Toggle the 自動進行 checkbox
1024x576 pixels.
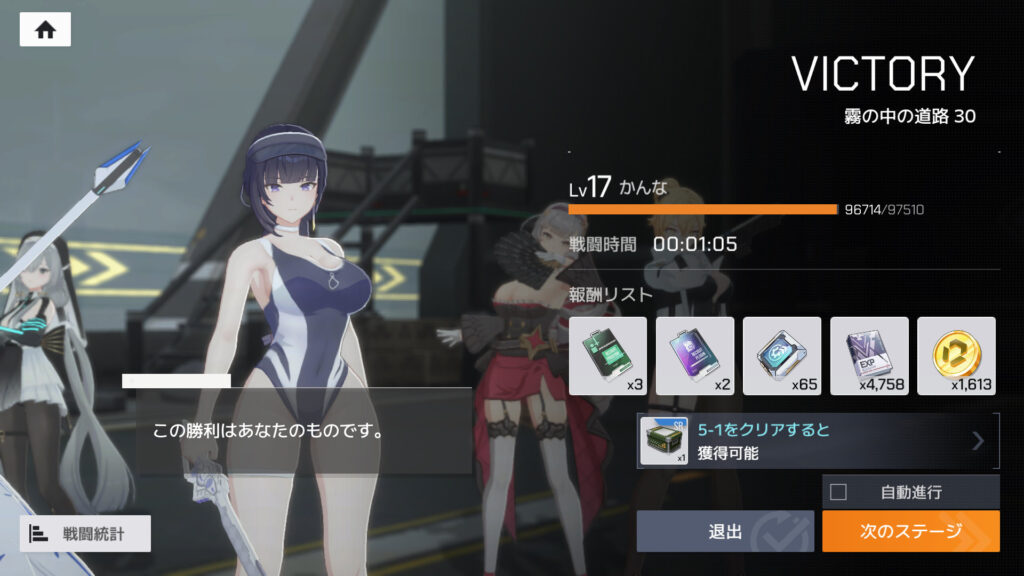click(x=838, y=492)
